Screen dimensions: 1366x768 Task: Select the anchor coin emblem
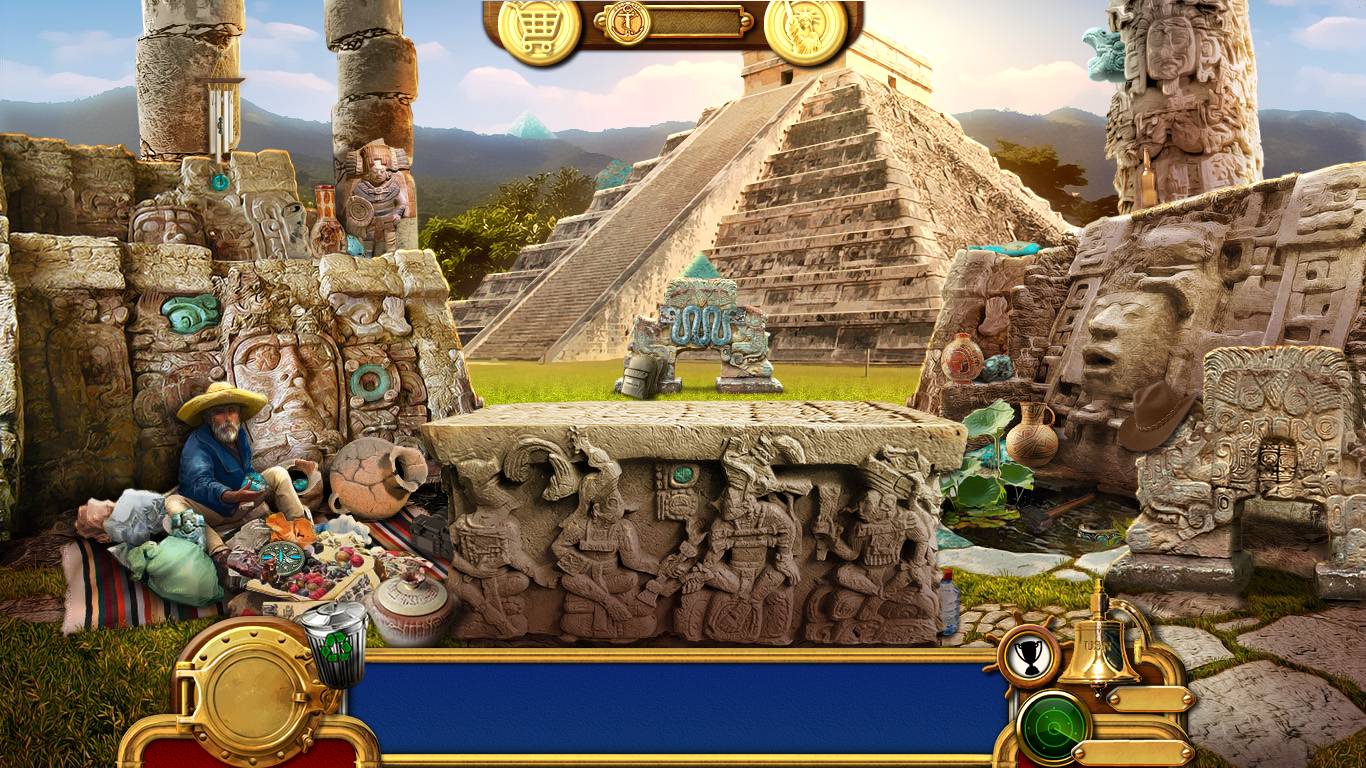628,22
